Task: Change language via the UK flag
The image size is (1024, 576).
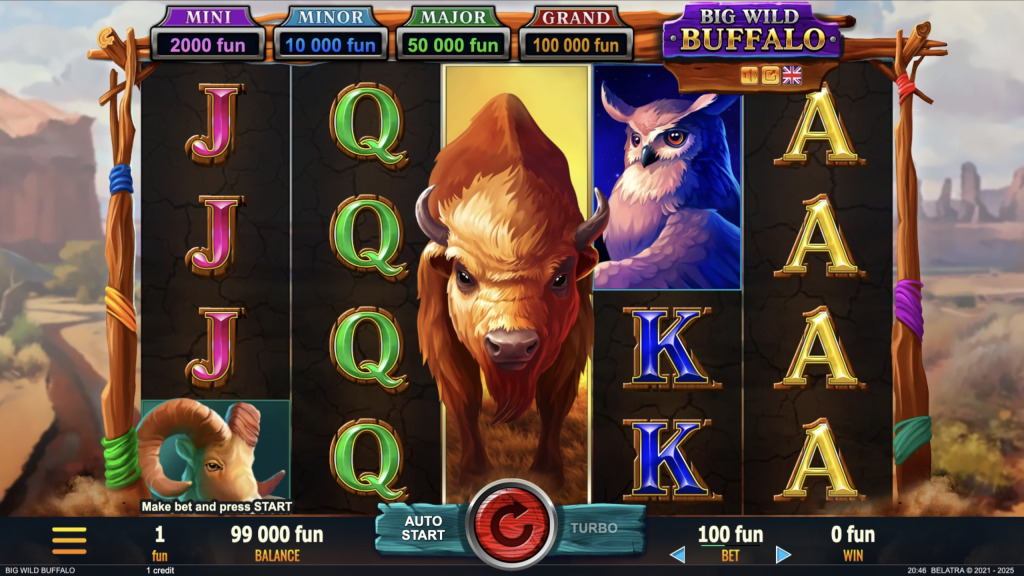Action: pyautogui.click(x=792, y=75)
